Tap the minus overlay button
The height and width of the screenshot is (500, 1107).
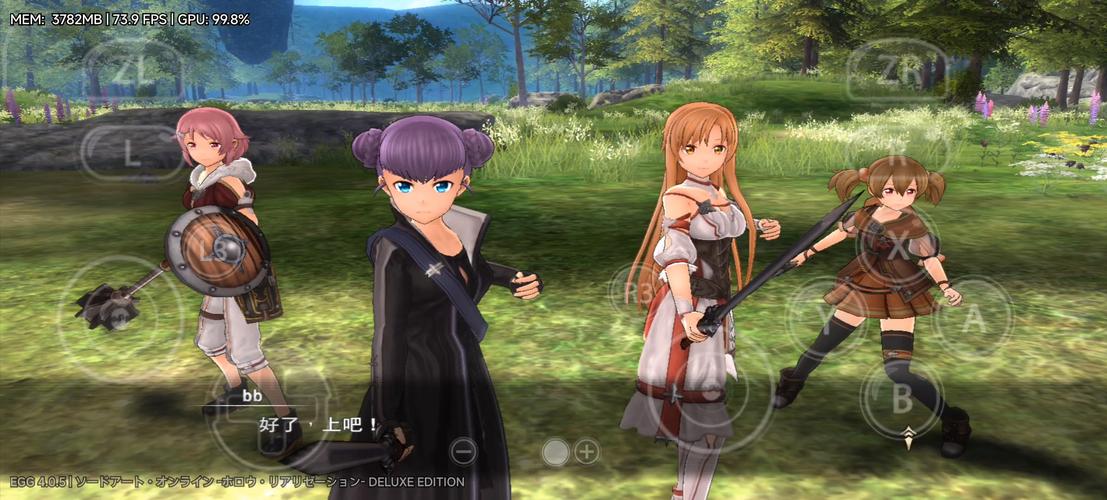click(463, 451)
